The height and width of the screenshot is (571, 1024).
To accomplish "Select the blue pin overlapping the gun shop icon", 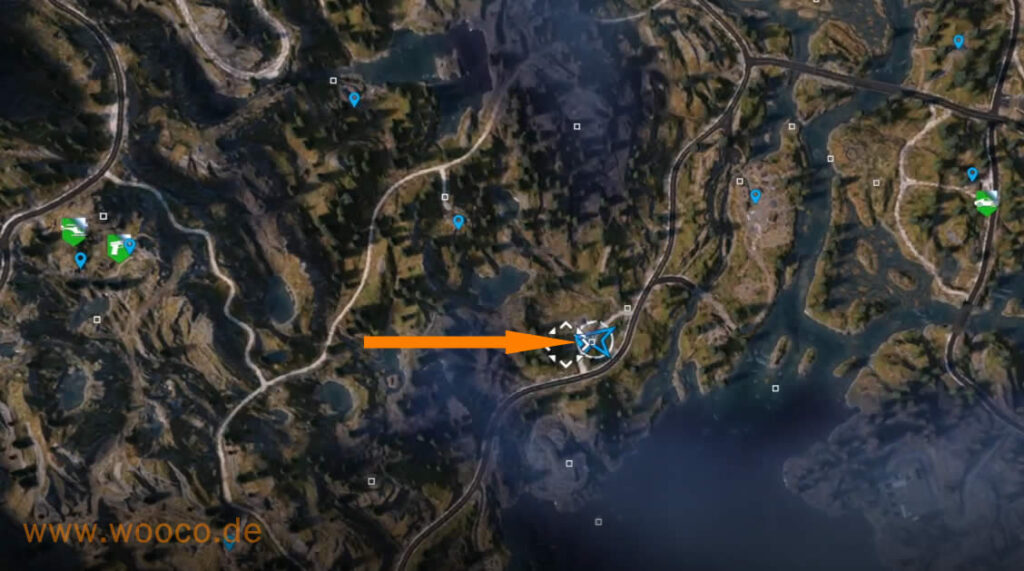I will (x=130, y=244).
